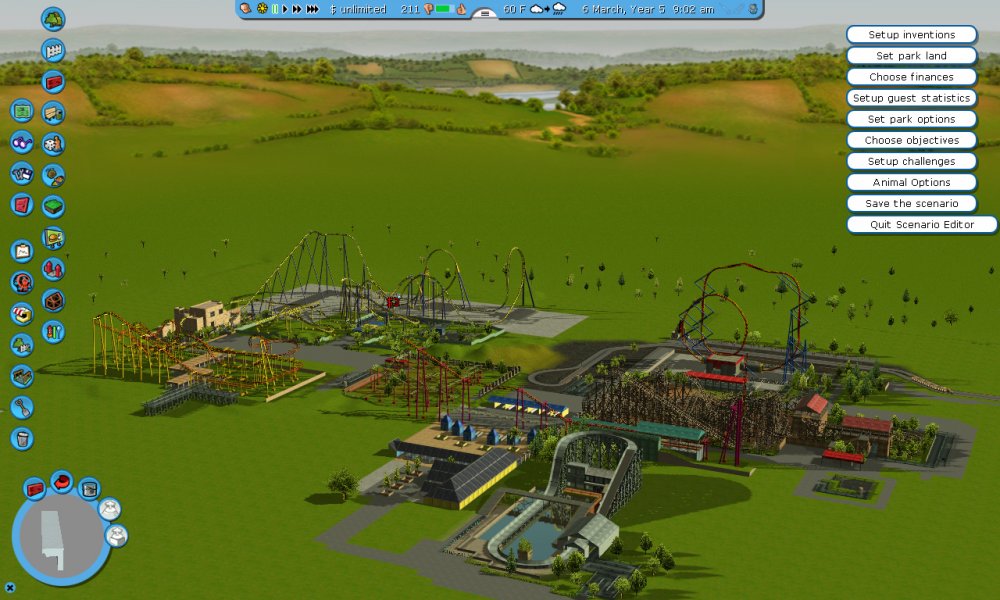Screen dimensions: 1000x600
Task: Pause the game with the pause button
Action: tap(274, 9)
